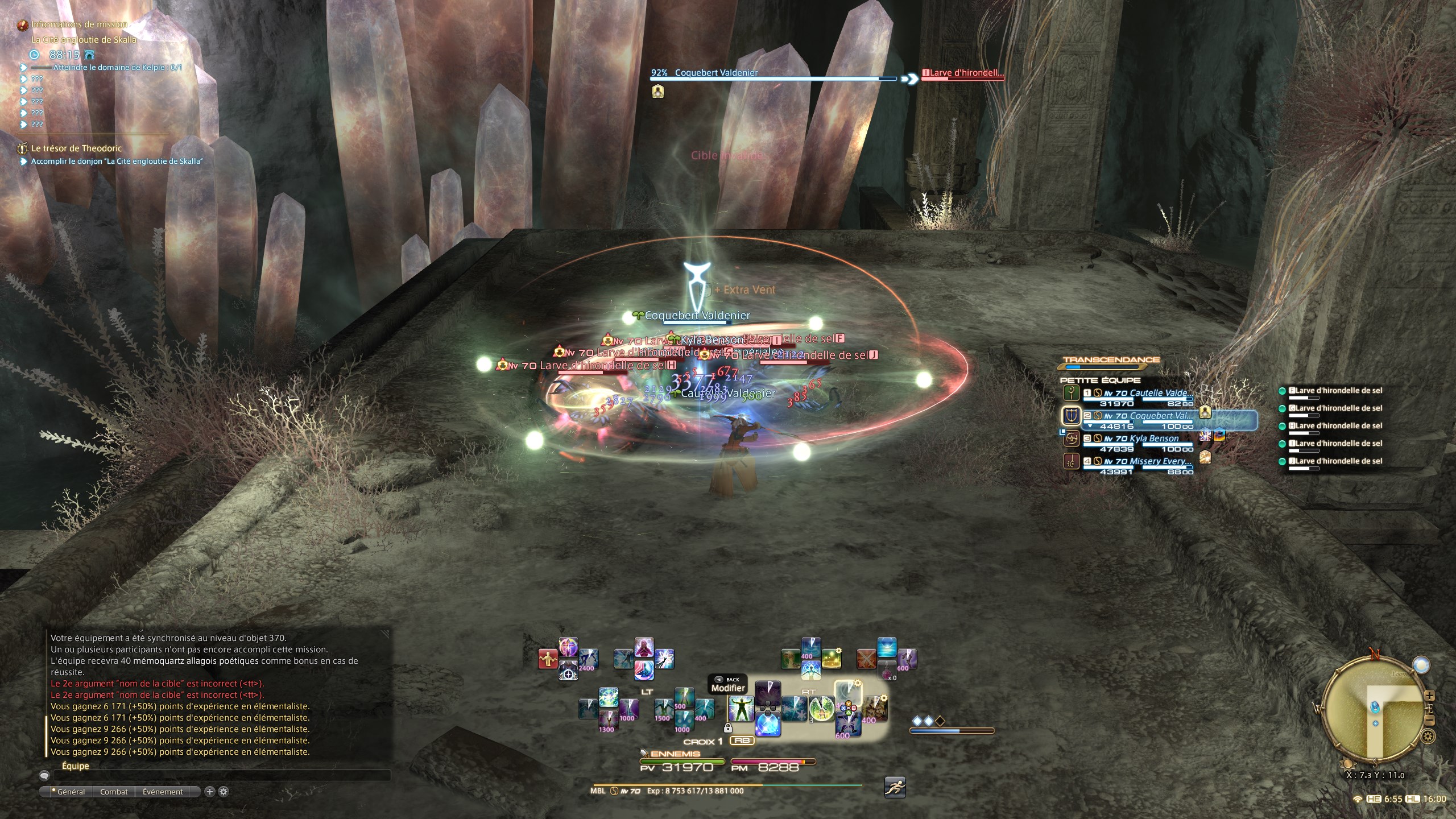Activate the red golden-figure hotbar action
Screen dimensions: 1456x819
tap(547, 659)
